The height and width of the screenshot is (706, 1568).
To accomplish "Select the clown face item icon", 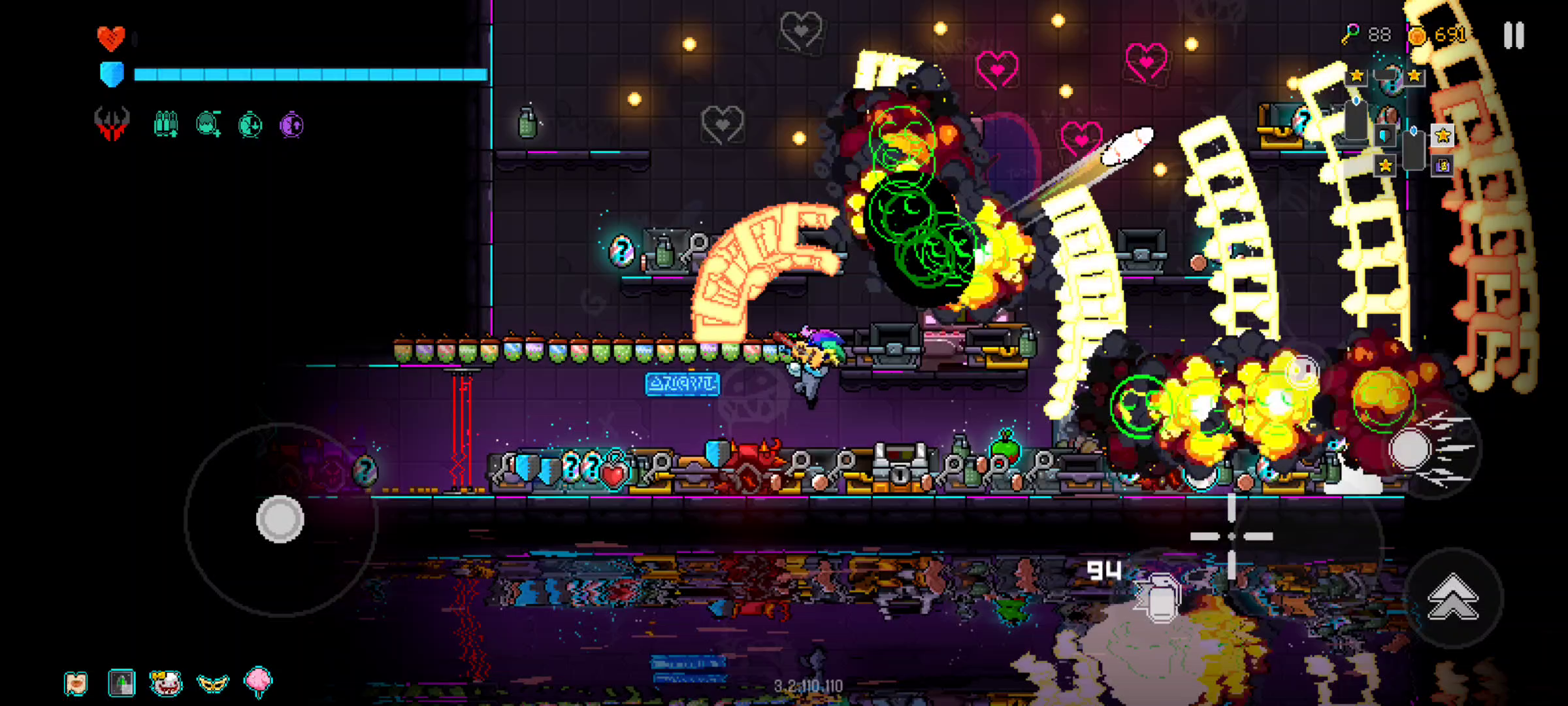I will (165, 683).
